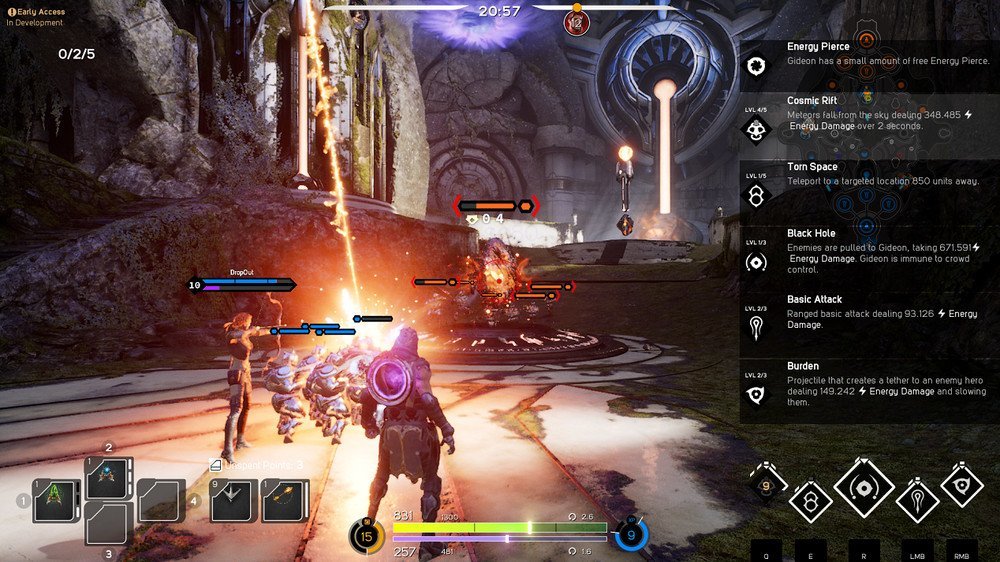
Task: Activate the Torn Space figure-eight ability icon
Action: click(811, 499)
